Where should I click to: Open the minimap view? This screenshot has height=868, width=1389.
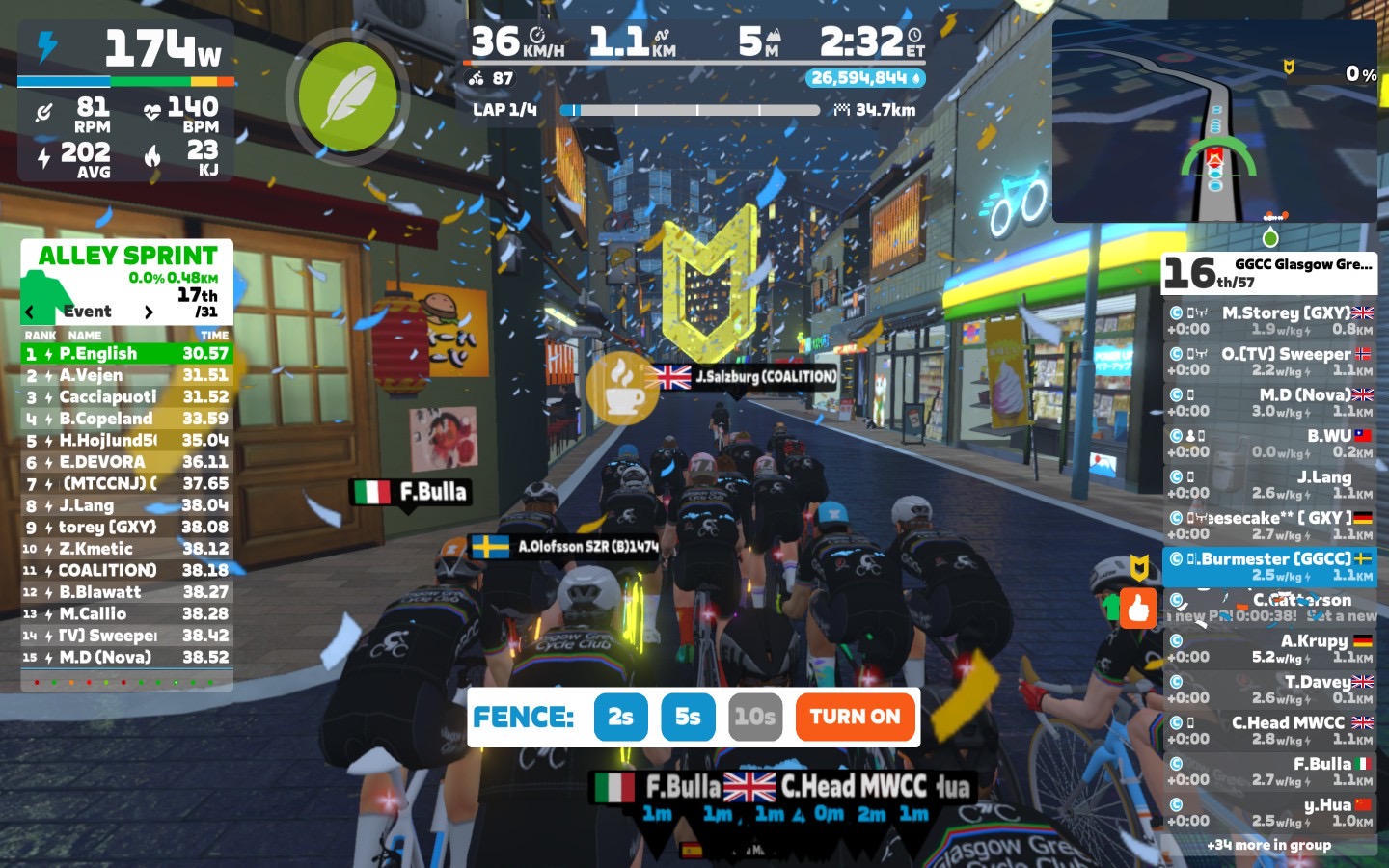[1214, 122]
